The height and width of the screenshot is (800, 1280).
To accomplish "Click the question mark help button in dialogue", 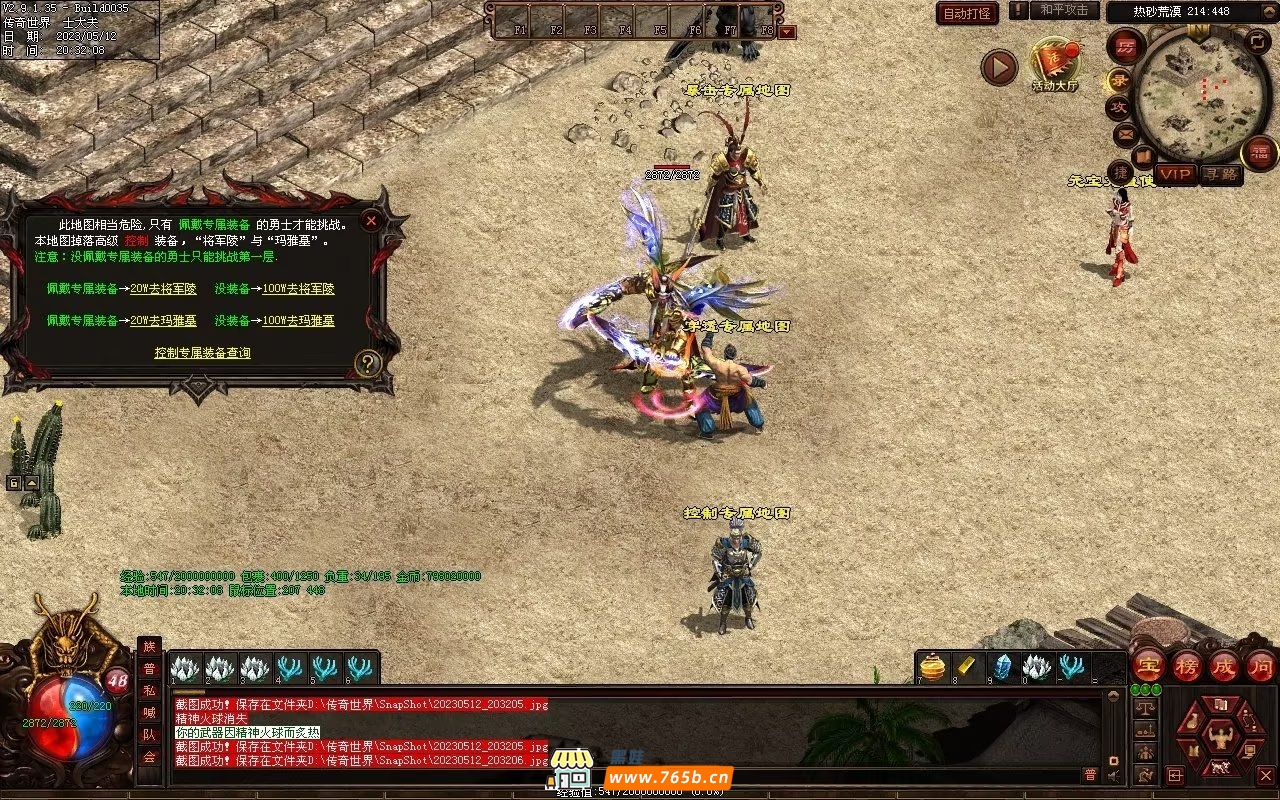I will point(368,363).
